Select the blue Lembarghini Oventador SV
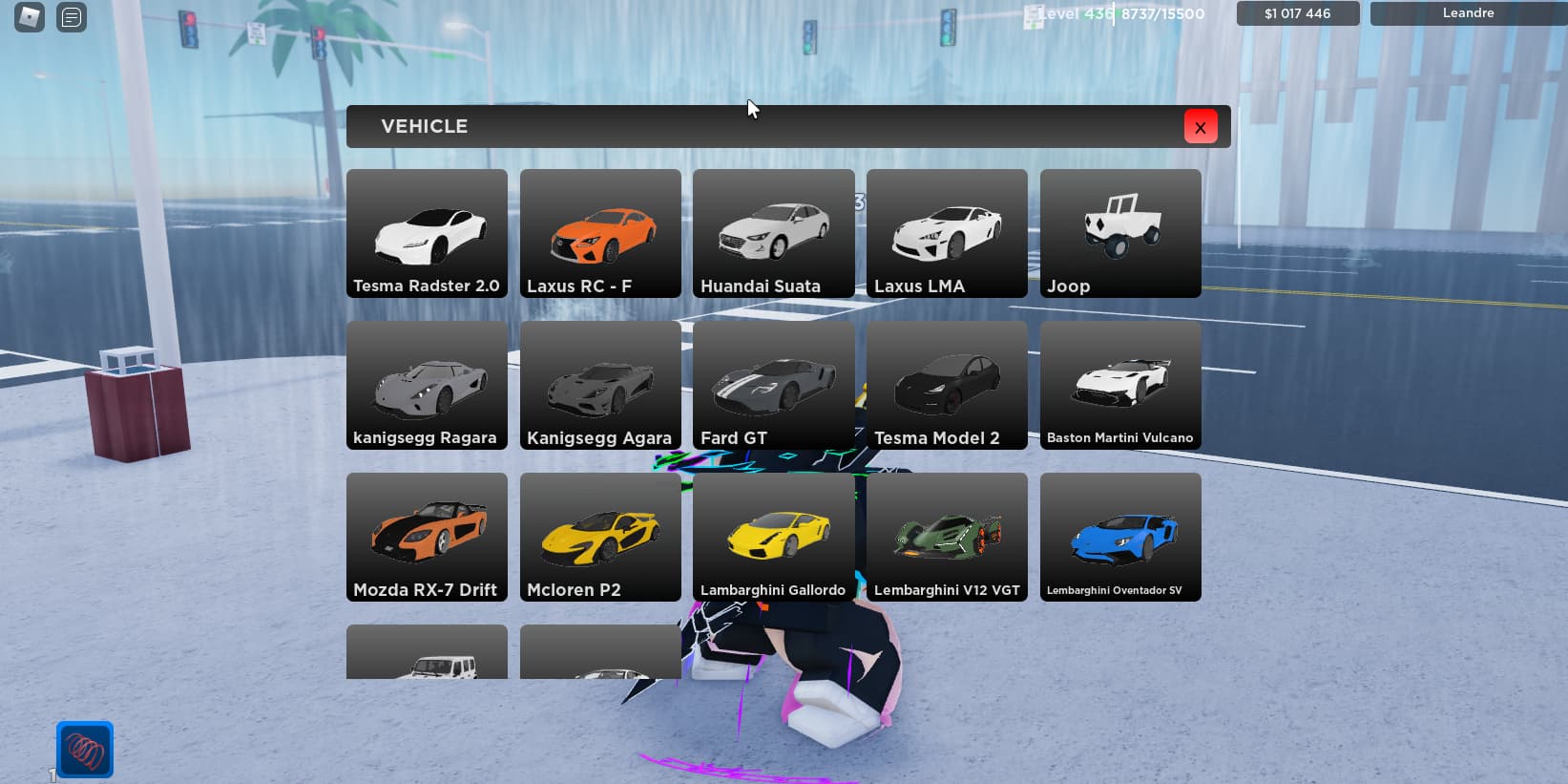 (1120, 536)
